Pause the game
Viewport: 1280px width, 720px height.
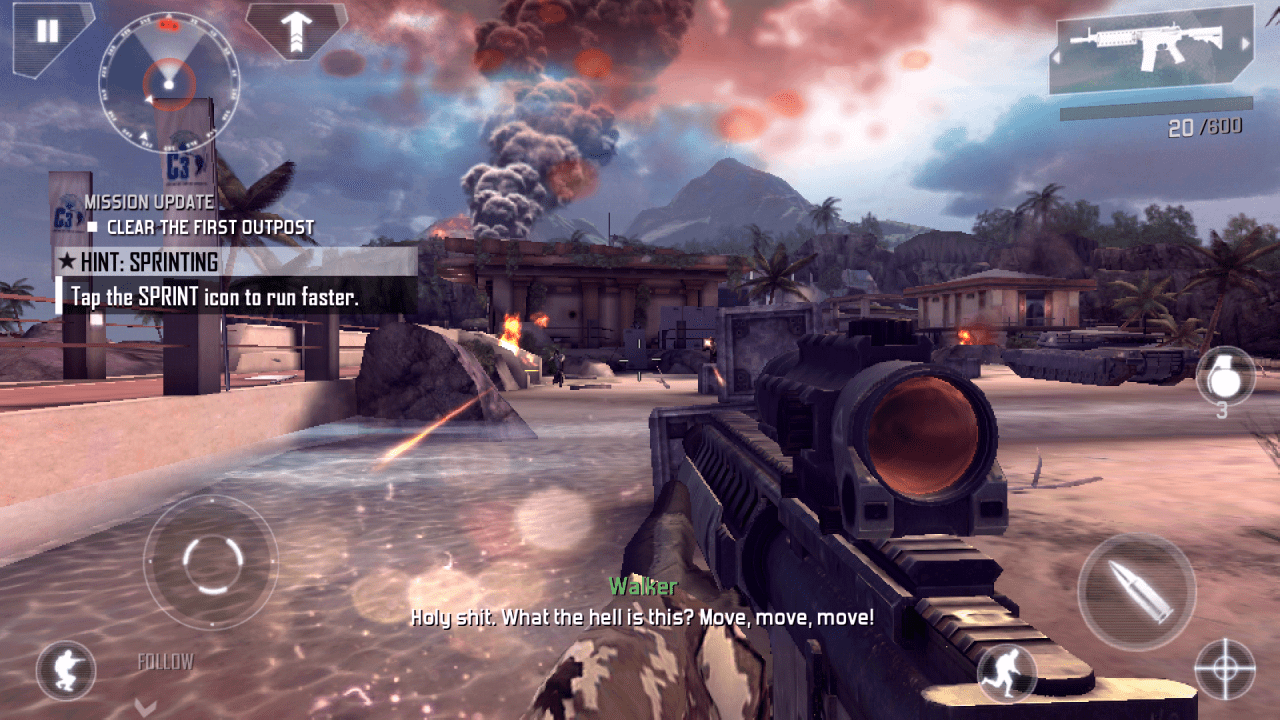[x=47, y=32]
